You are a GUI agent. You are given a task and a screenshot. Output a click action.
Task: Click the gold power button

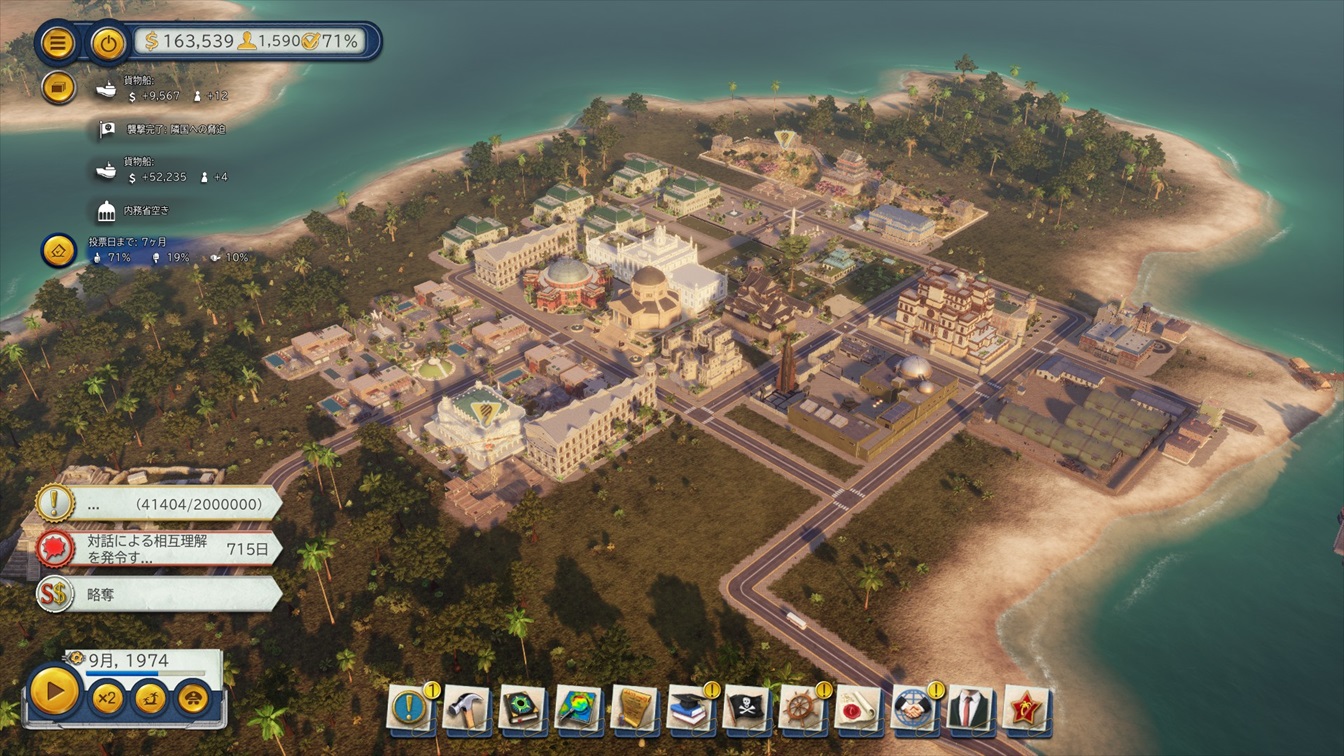click(x=108, y=43)
